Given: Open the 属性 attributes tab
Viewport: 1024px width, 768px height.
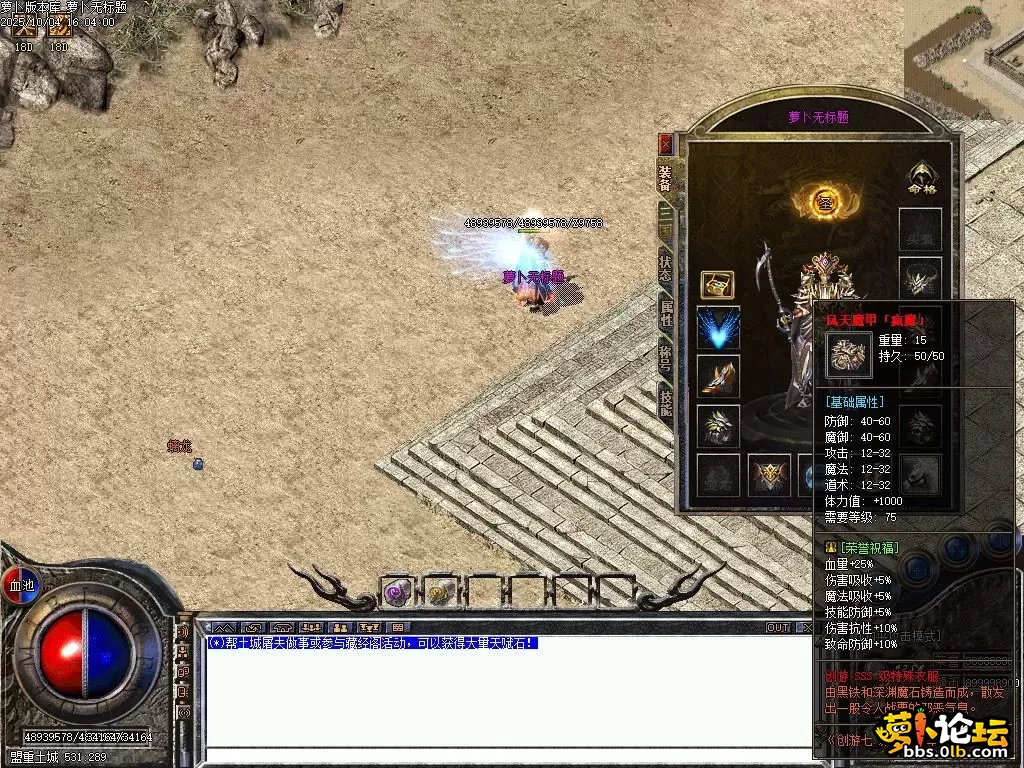Looking at the screenshot, I should tap(665, 313).
